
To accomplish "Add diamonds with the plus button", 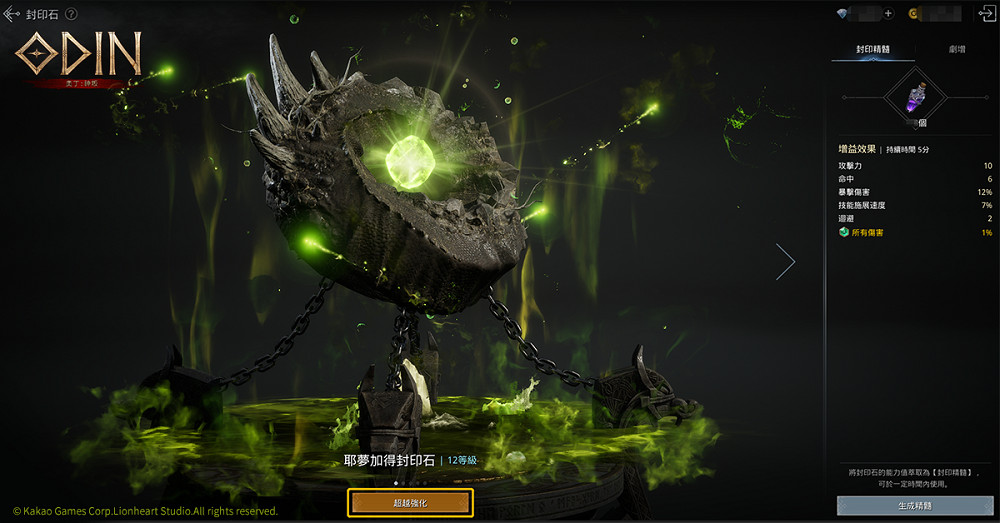I will (888, 14).
